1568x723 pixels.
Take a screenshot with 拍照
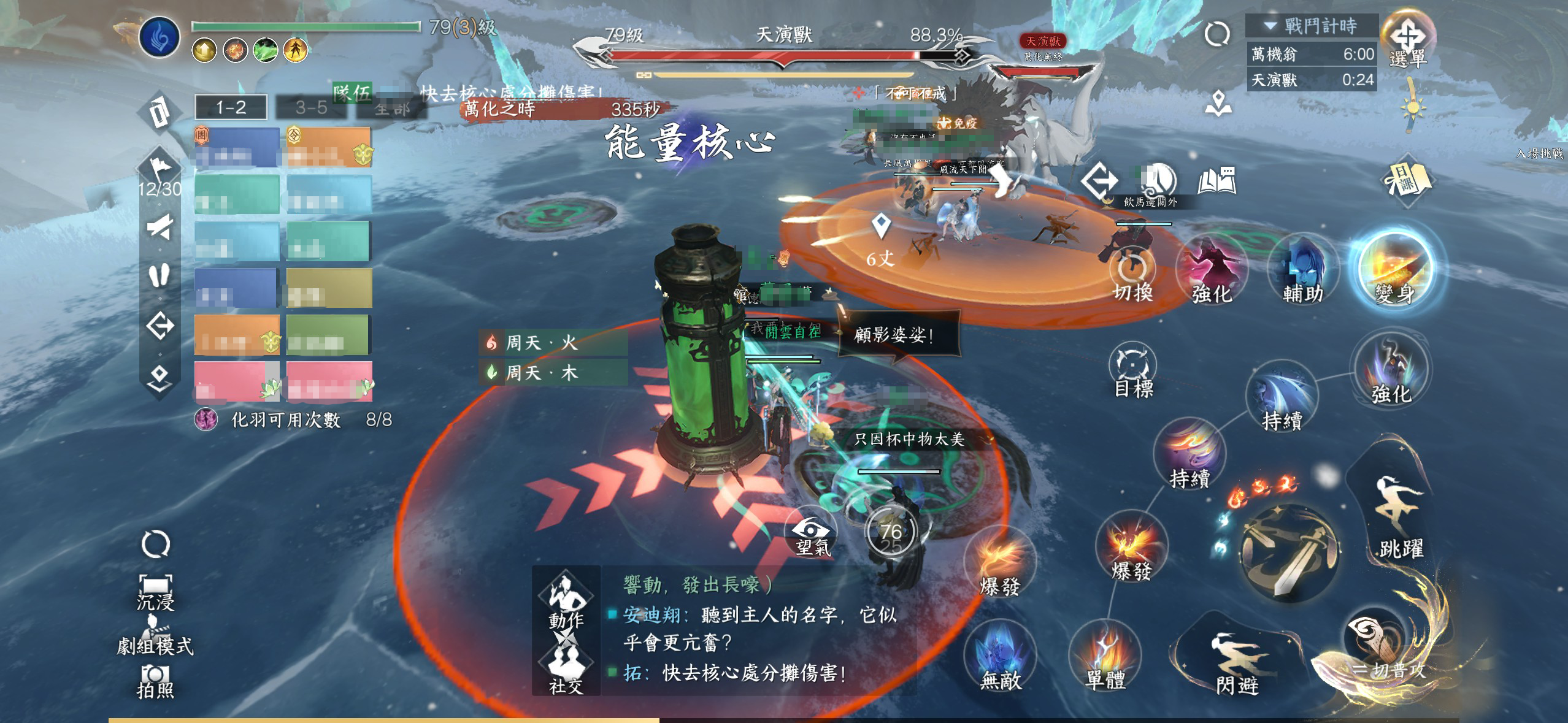tap(155, 681)
